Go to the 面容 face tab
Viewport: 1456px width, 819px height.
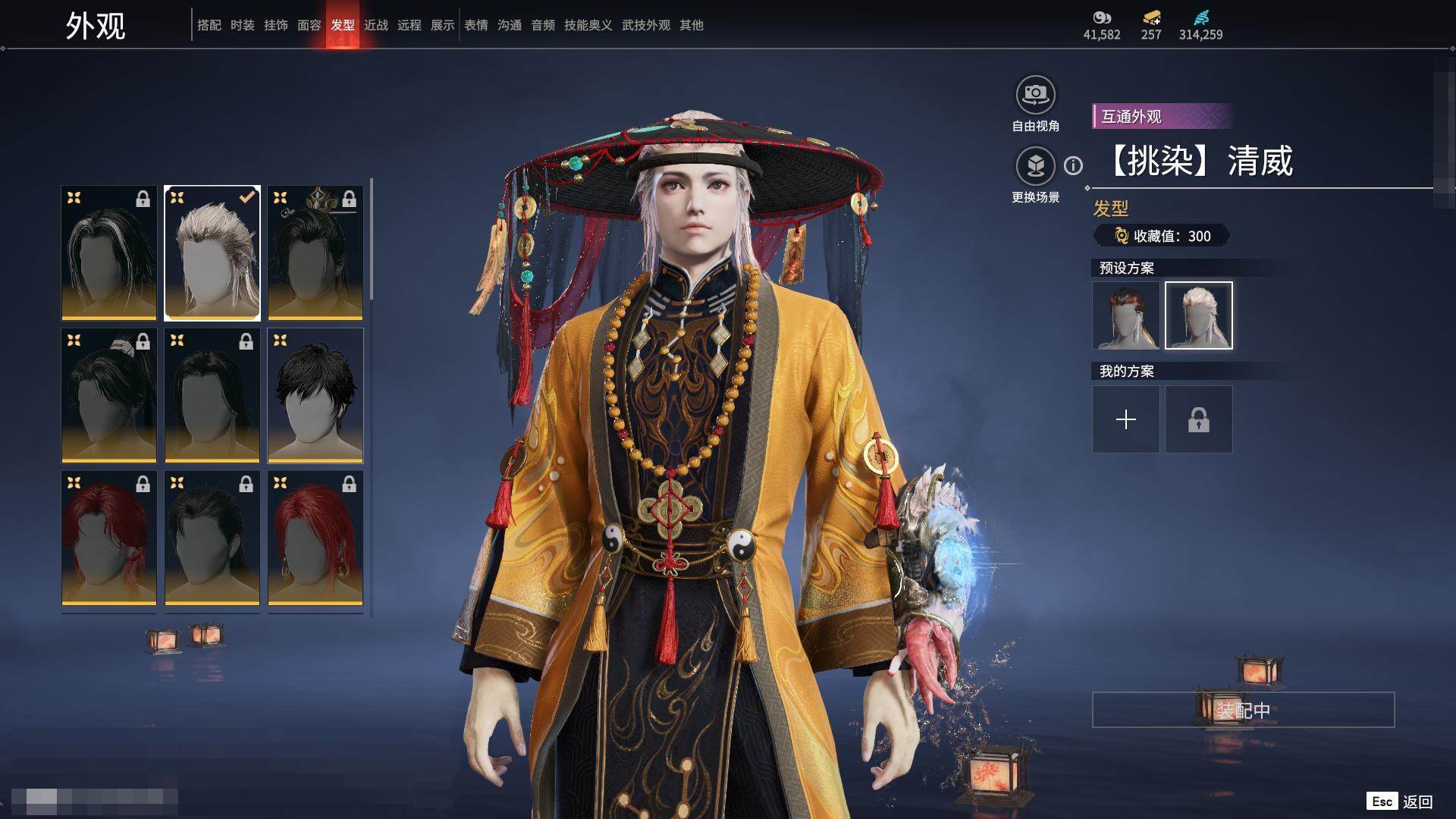[309, 25]
